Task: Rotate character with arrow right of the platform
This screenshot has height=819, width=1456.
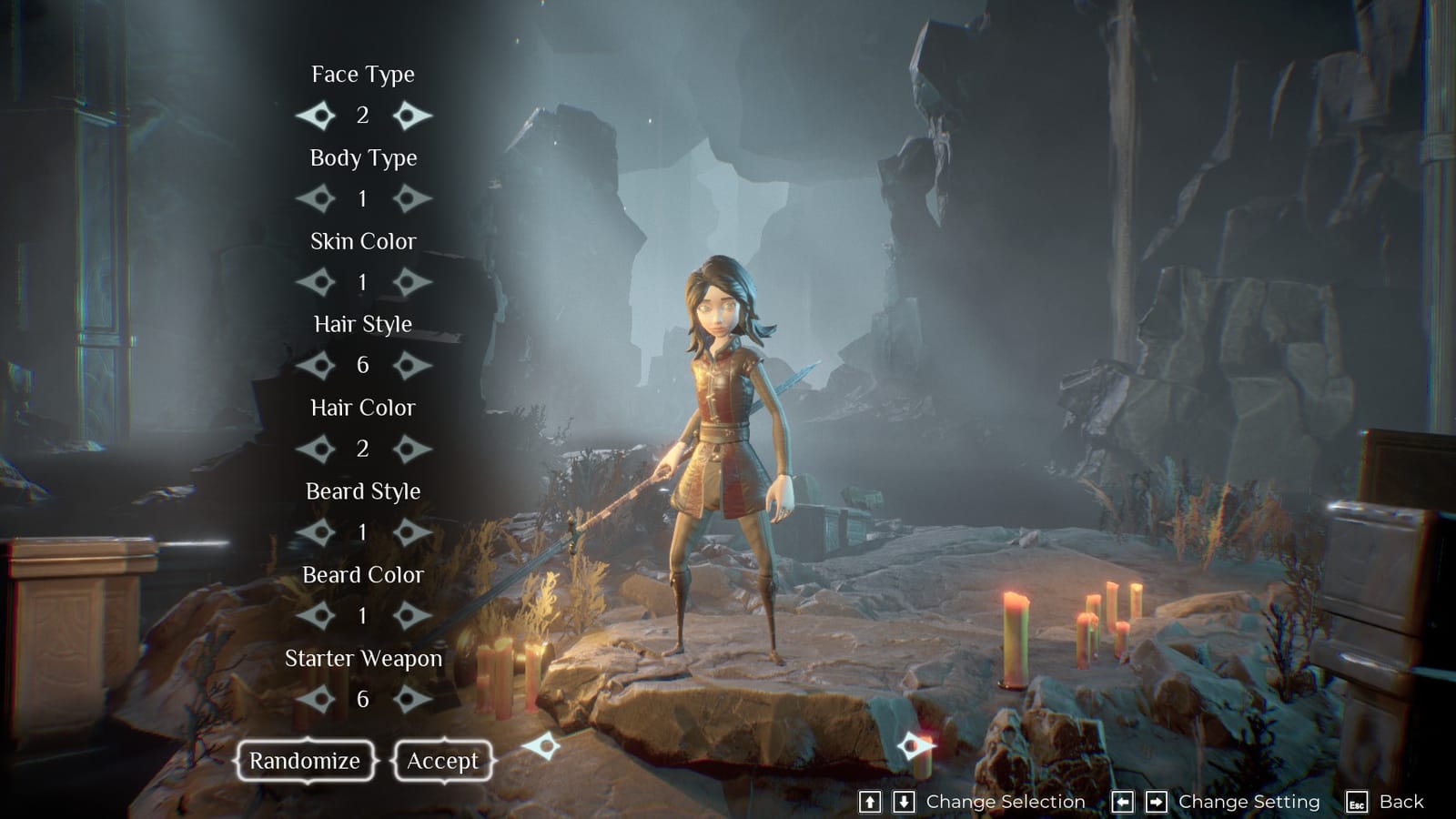Action: [915, 747]
